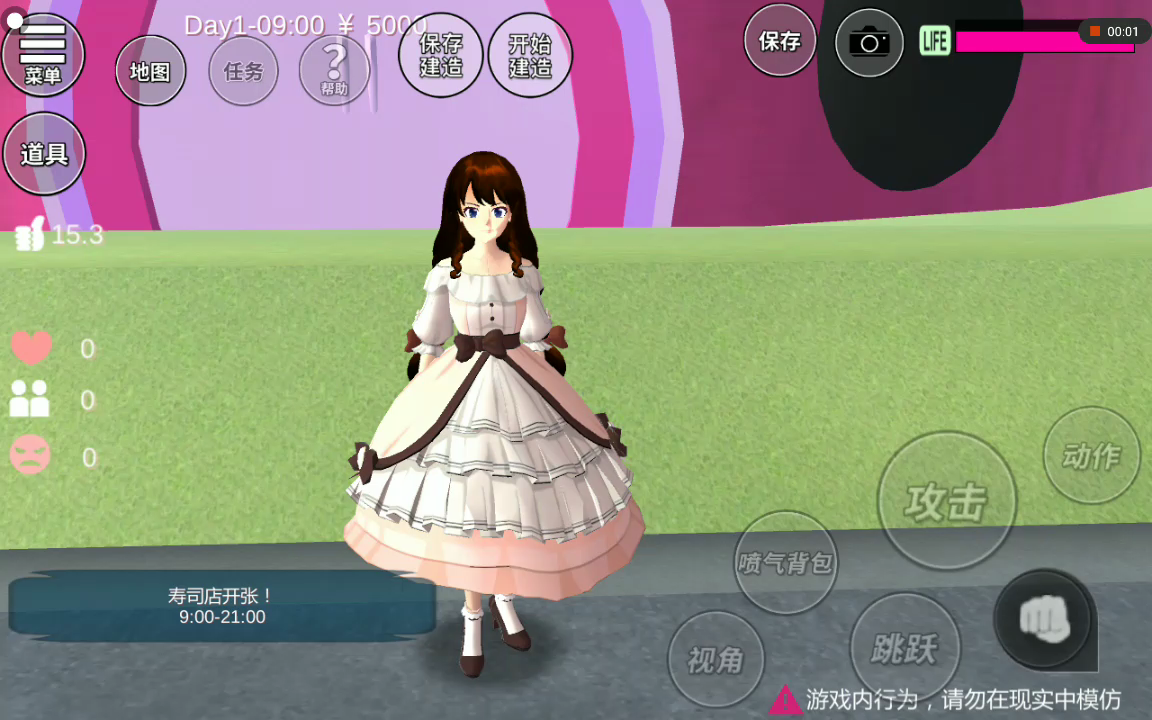1152x720 pixels.
Task: Open the 道具 items menu
Action: point(44,154)
